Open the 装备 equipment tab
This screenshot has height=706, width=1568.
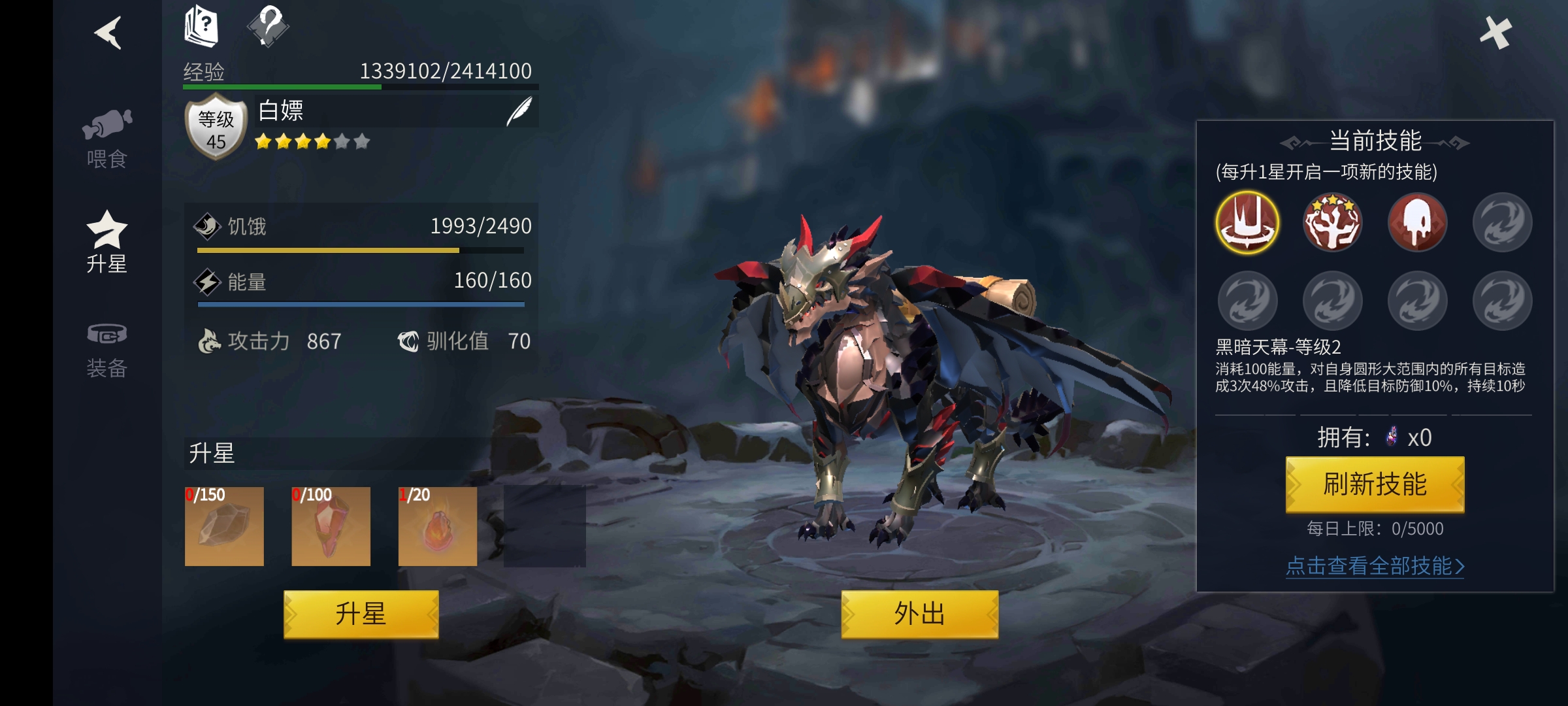coord(107,350)
